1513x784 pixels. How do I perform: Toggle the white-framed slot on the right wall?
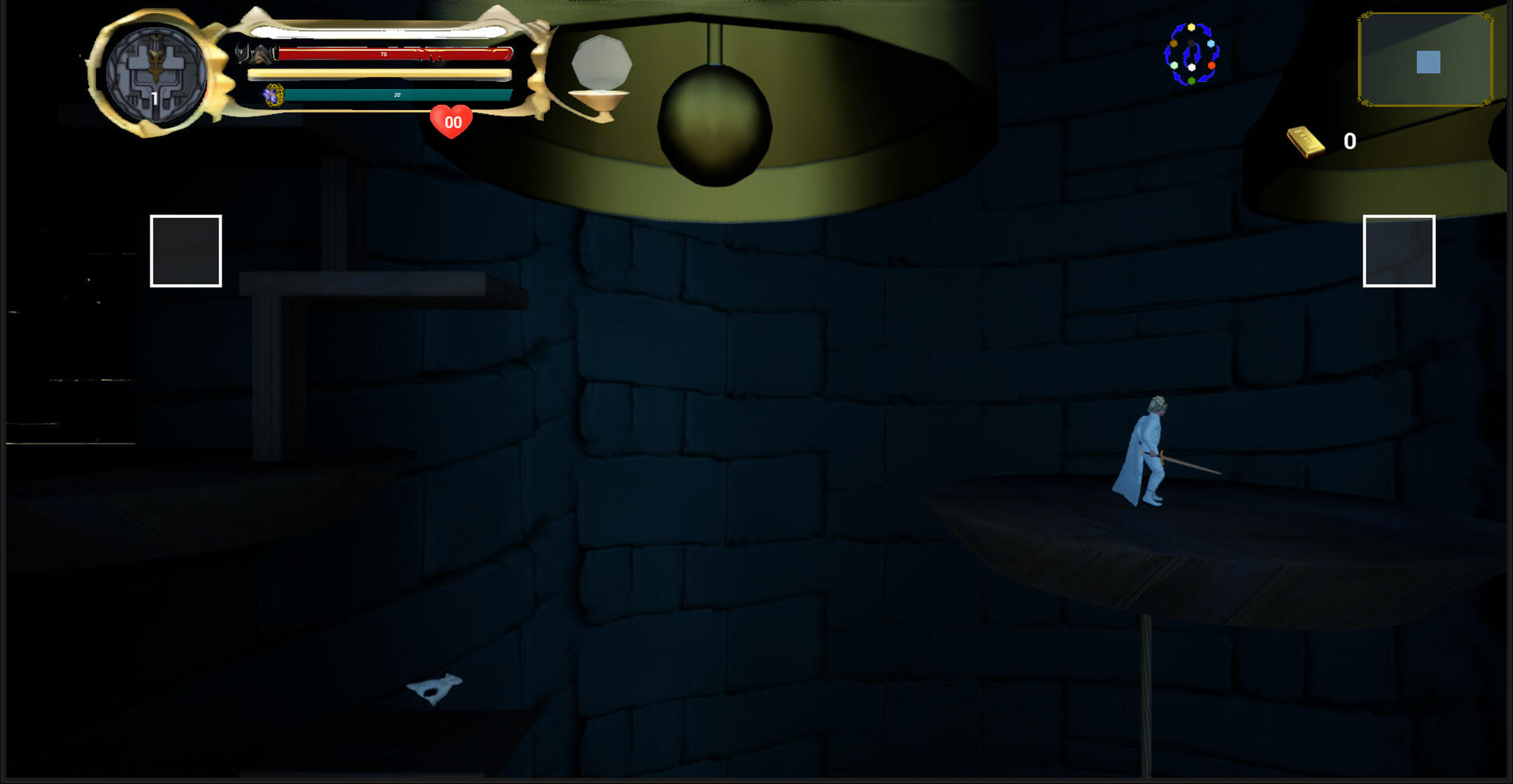[1397, 252]
